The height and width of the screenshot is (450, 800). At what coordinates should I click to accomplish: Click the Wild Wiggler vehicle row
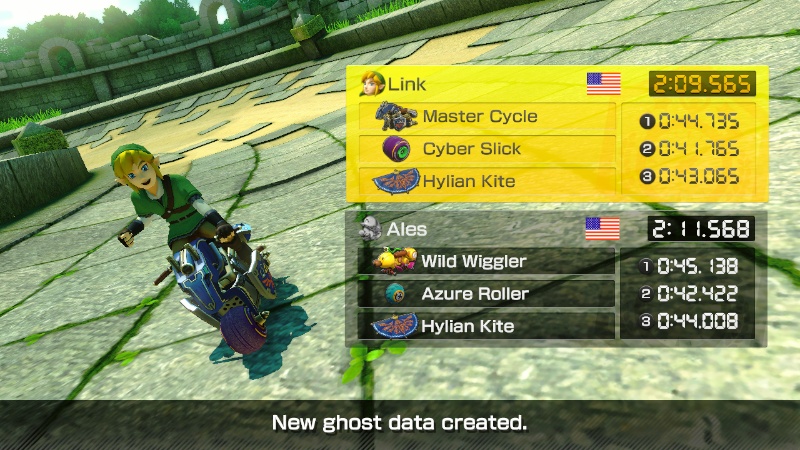(487, 261)
